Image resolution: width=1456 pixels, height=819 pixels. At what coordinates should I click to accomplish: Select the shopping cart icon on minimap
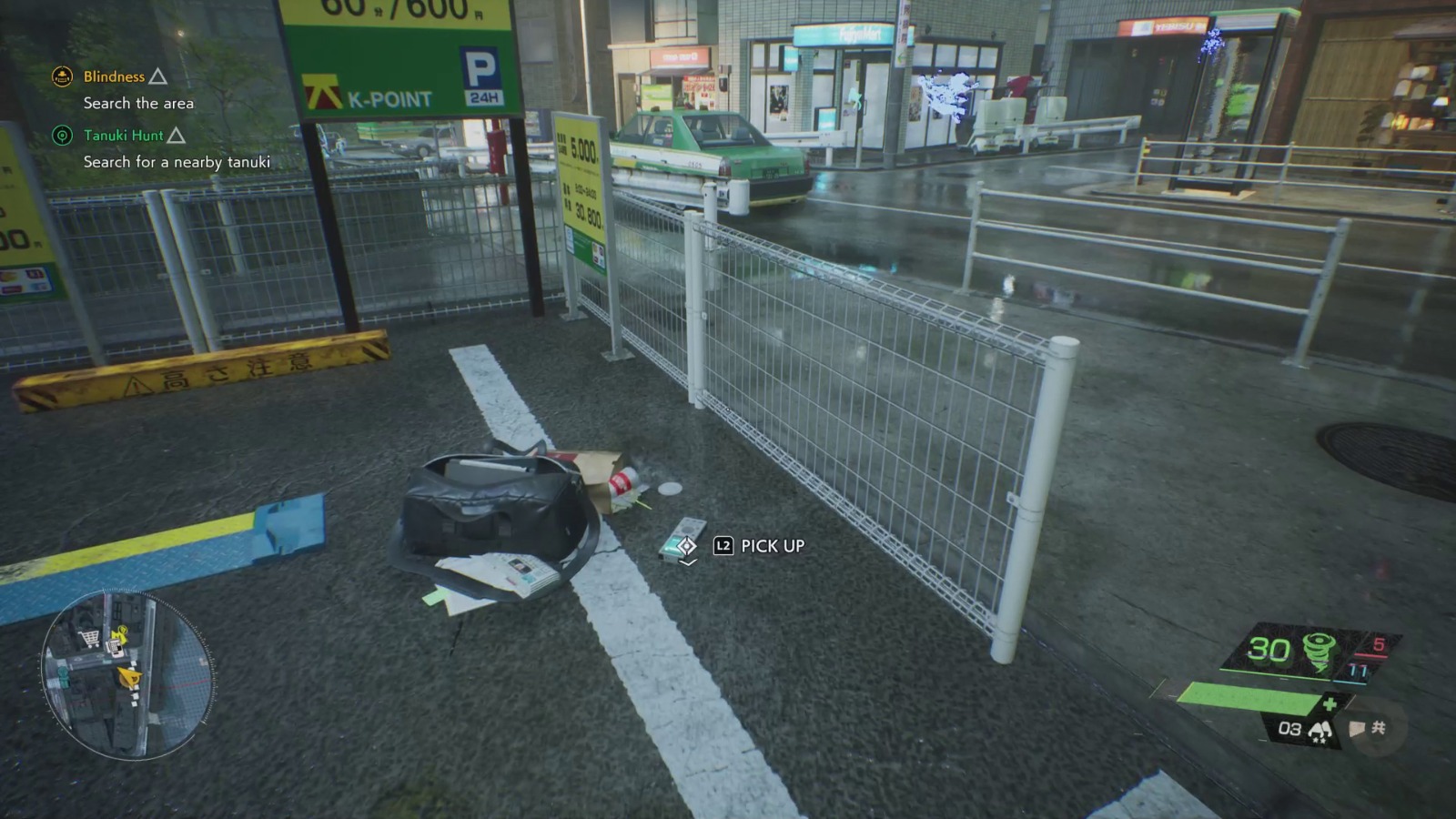point(89,637)
